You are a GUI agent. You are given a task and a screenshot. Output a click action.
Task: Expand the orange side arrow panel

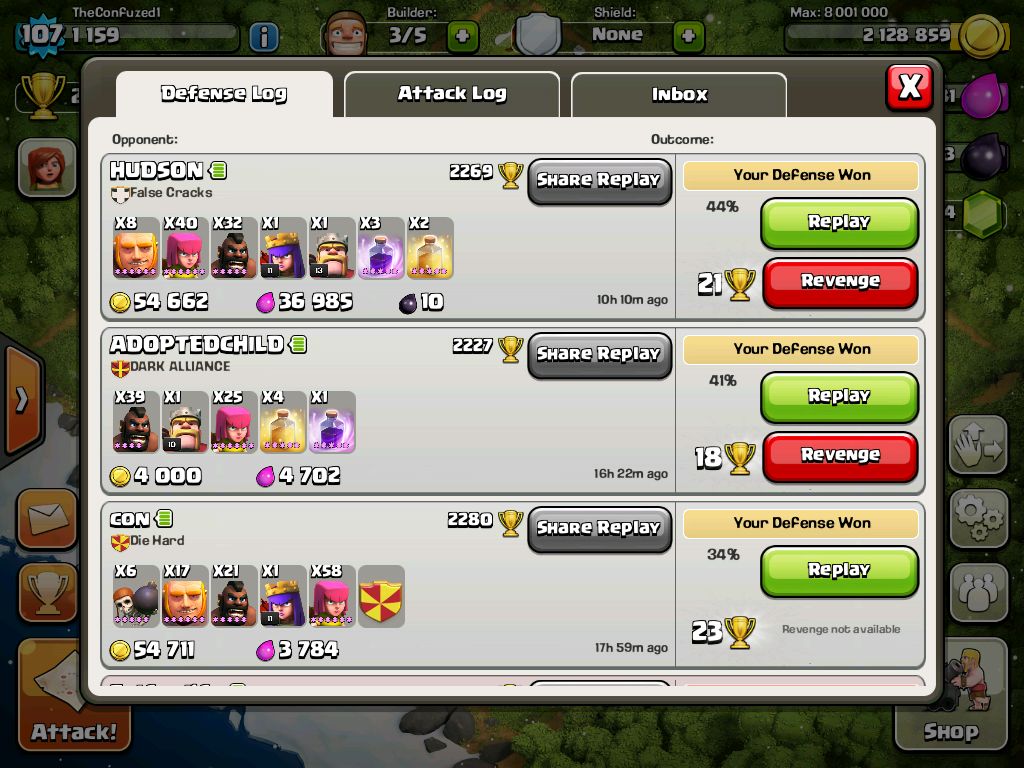click(20, 400)
